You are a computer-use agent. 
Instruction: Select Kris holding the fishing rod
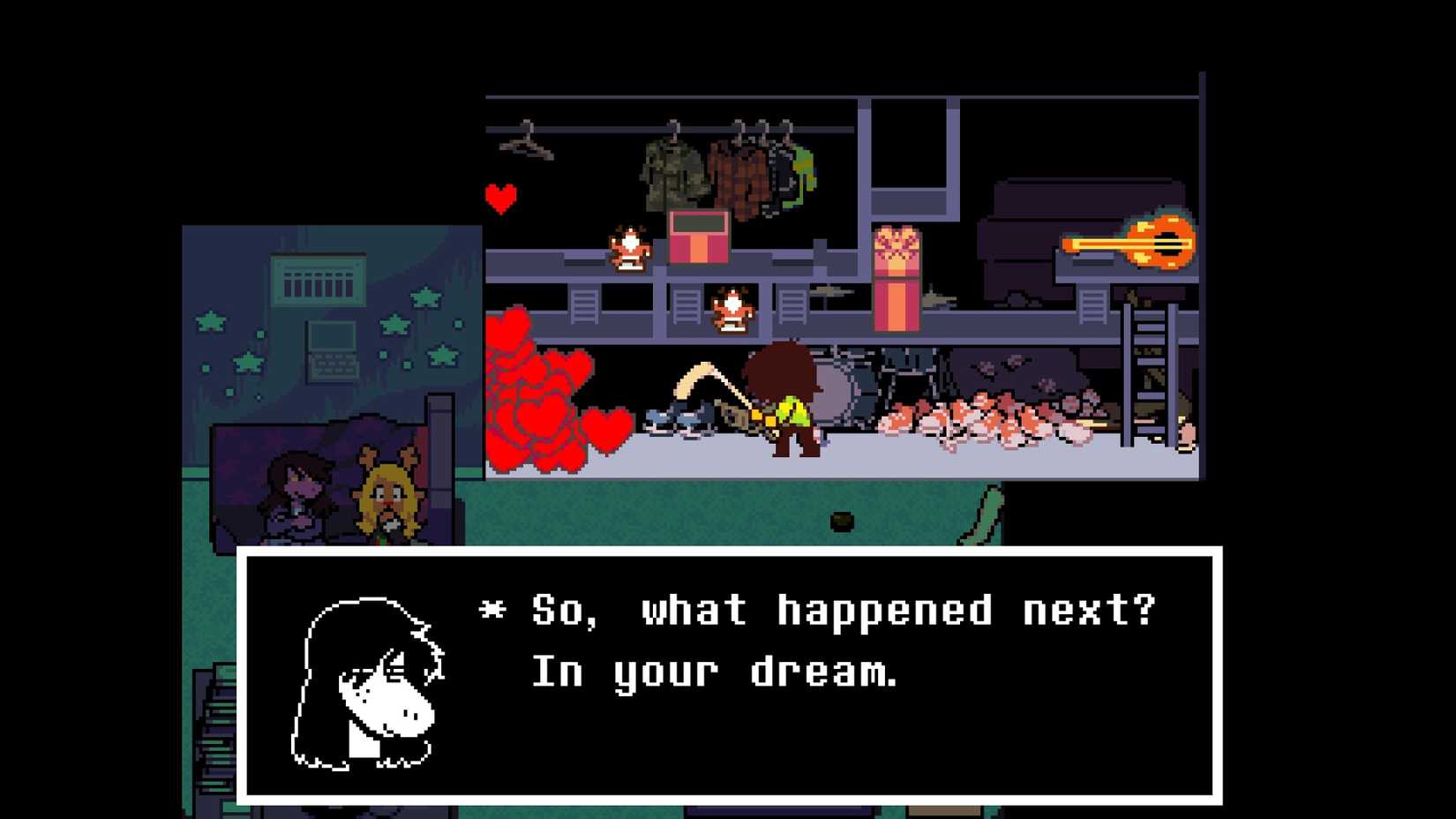785,402
